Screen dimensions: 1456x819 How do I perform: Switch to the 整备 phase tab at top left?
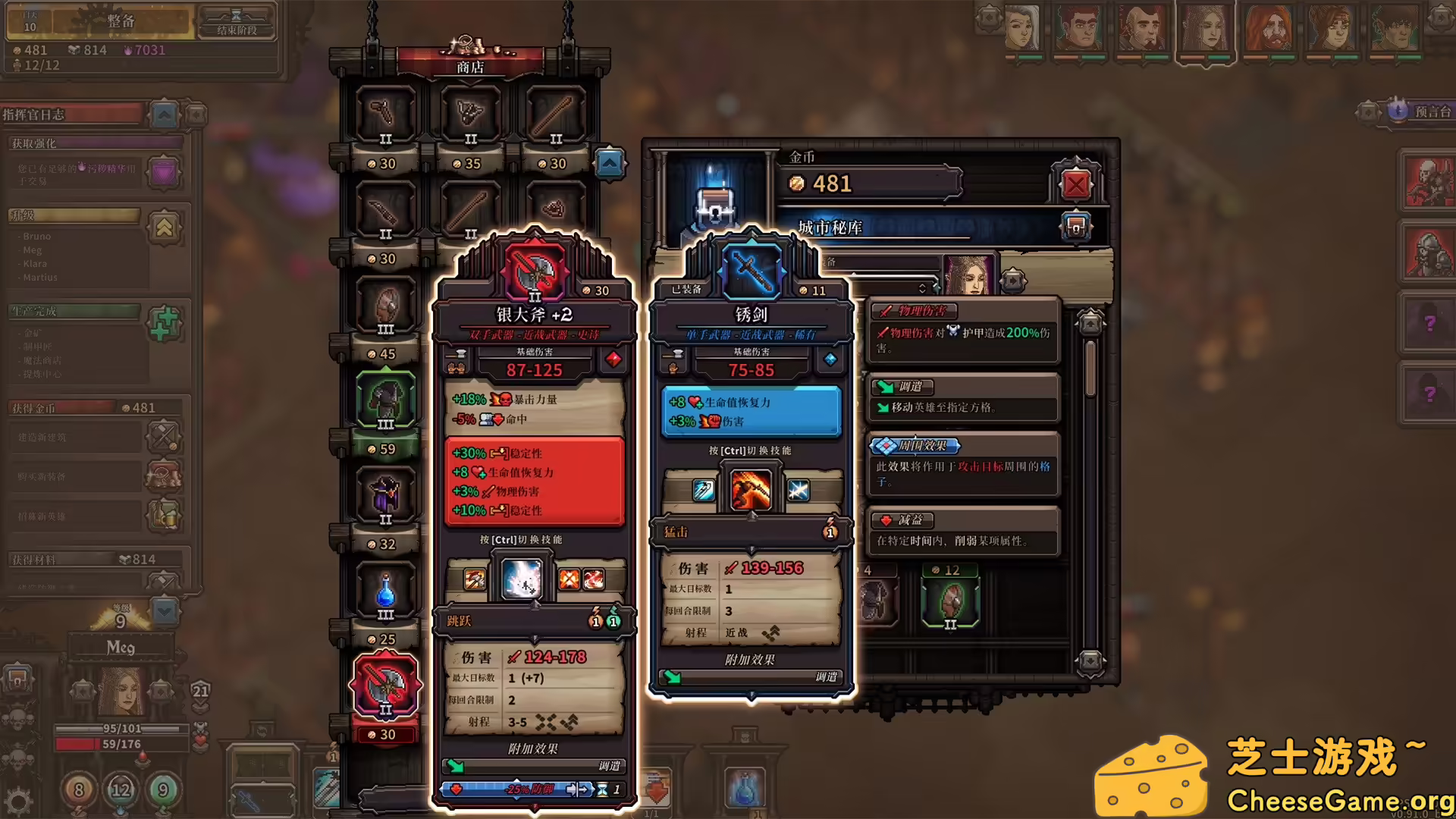pos(121,20)
